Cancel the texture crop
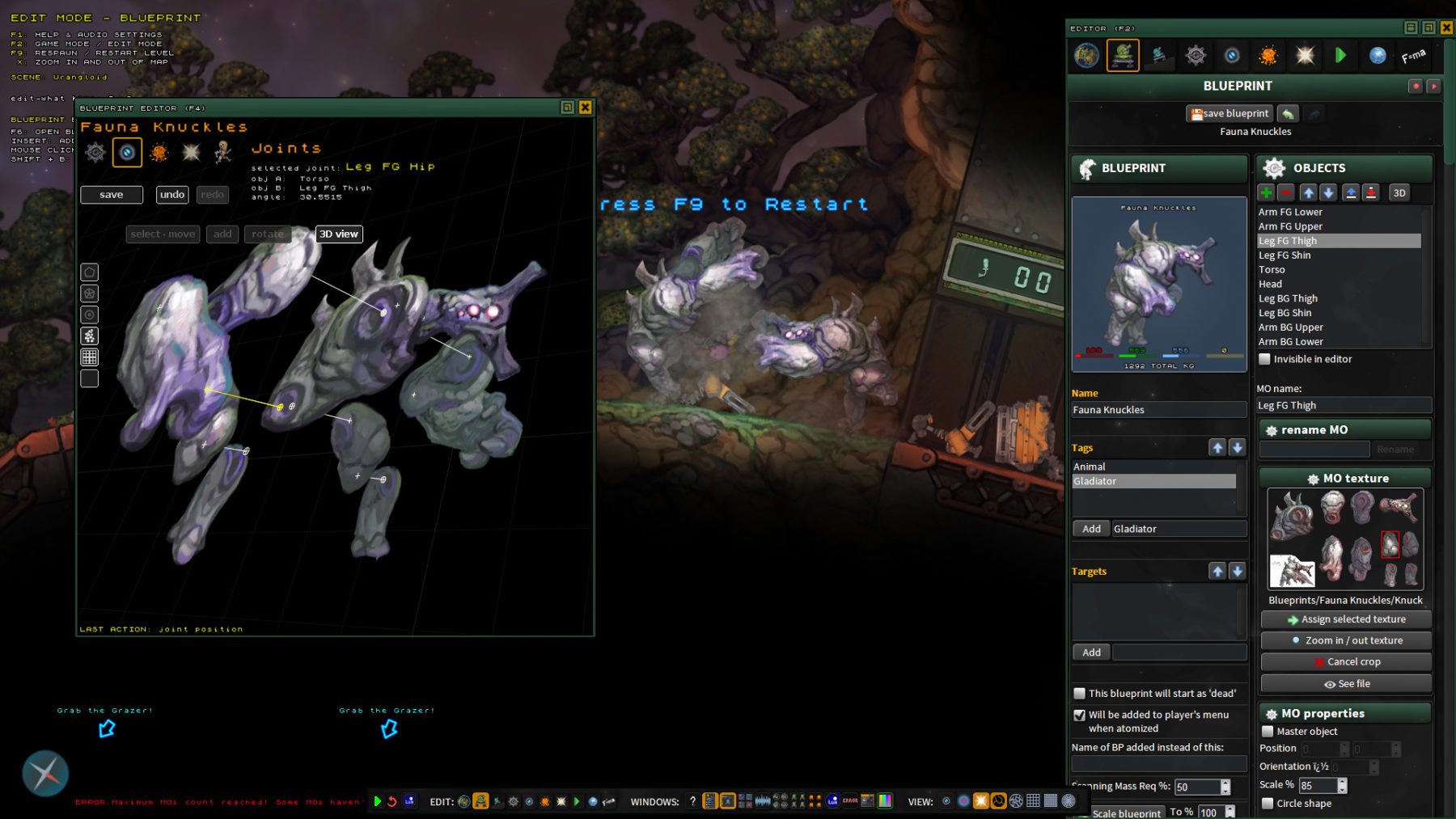This screenshot has width=1456, height=819. pyautogui.click(x=1346, y=662)
